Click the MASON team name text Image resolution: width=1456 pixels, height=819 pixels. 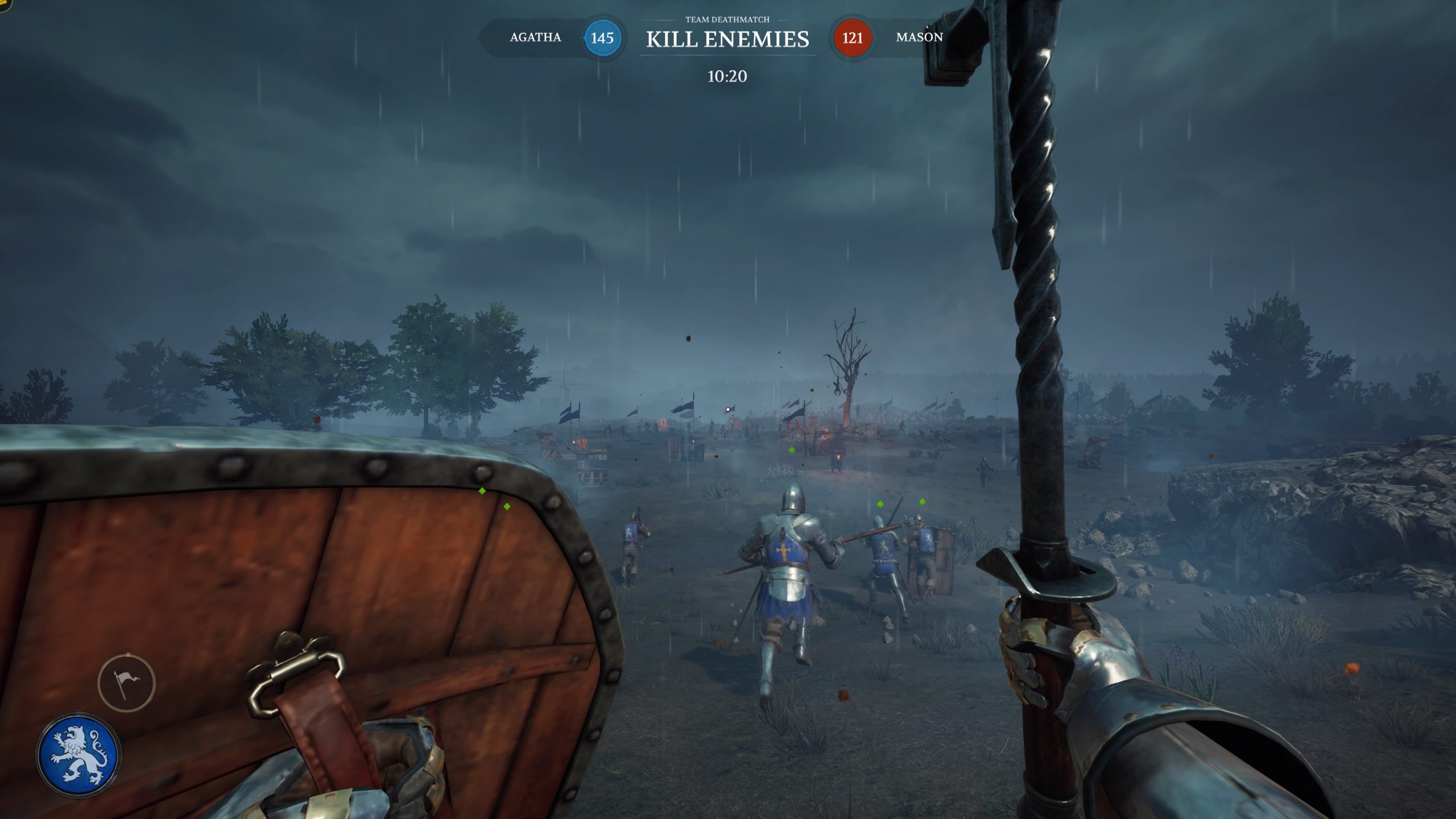(x=918, y=38)
